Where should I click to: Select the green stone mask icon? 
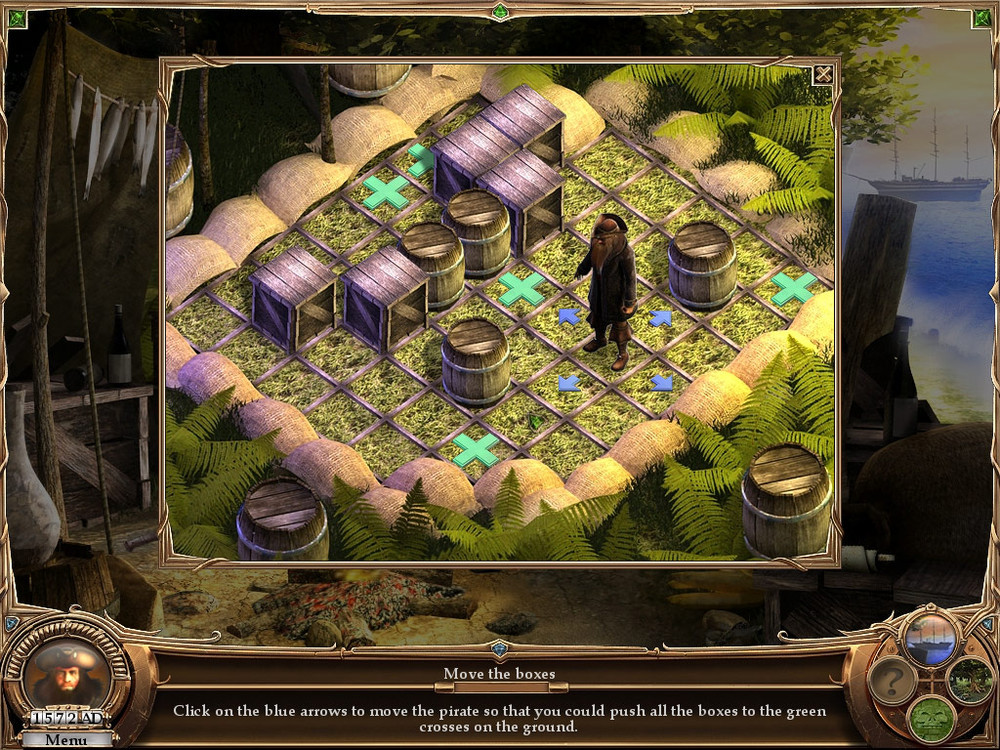930,718
